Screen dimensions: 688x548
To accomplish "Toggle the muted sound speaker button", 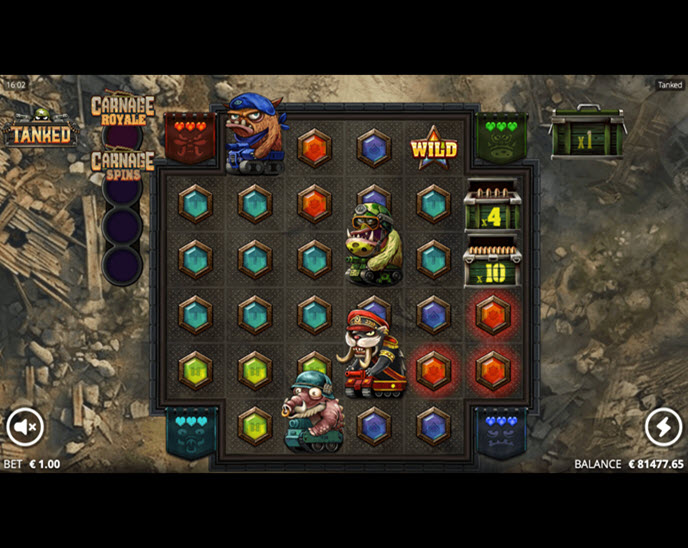I will 25,427.
